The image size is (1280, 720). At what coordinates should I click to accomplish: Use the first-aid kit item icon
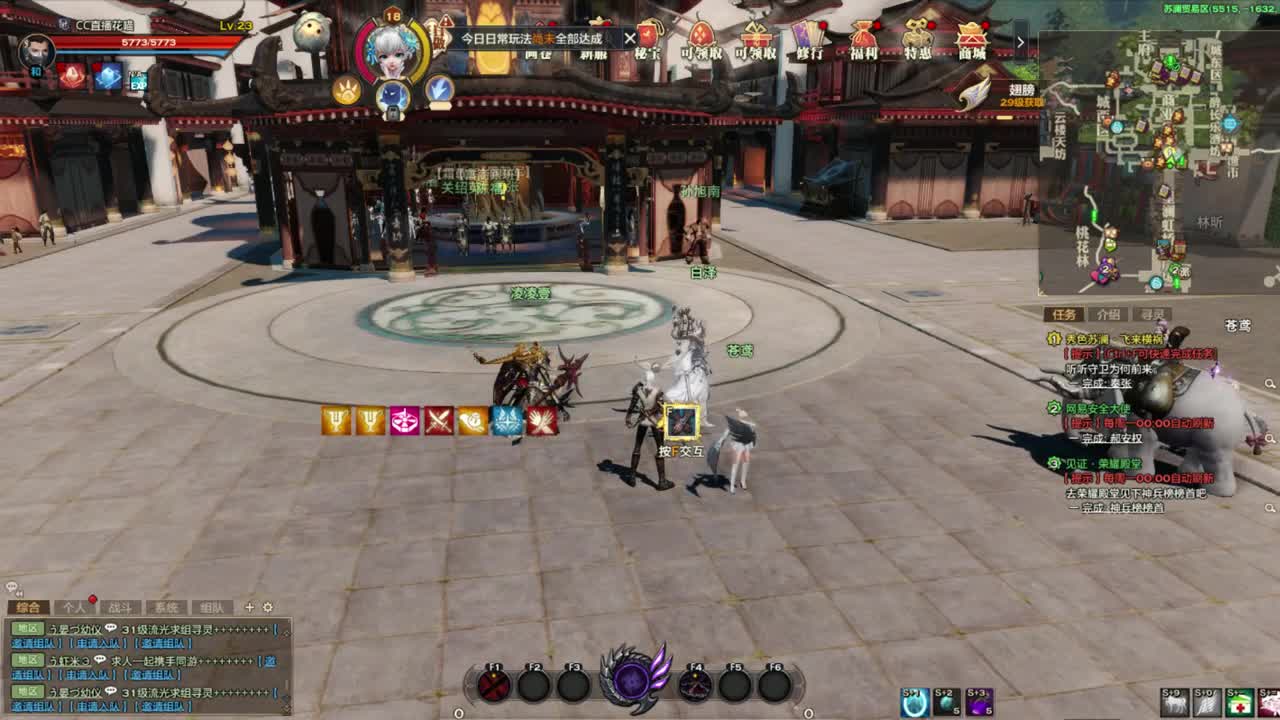coord(1238,702)
